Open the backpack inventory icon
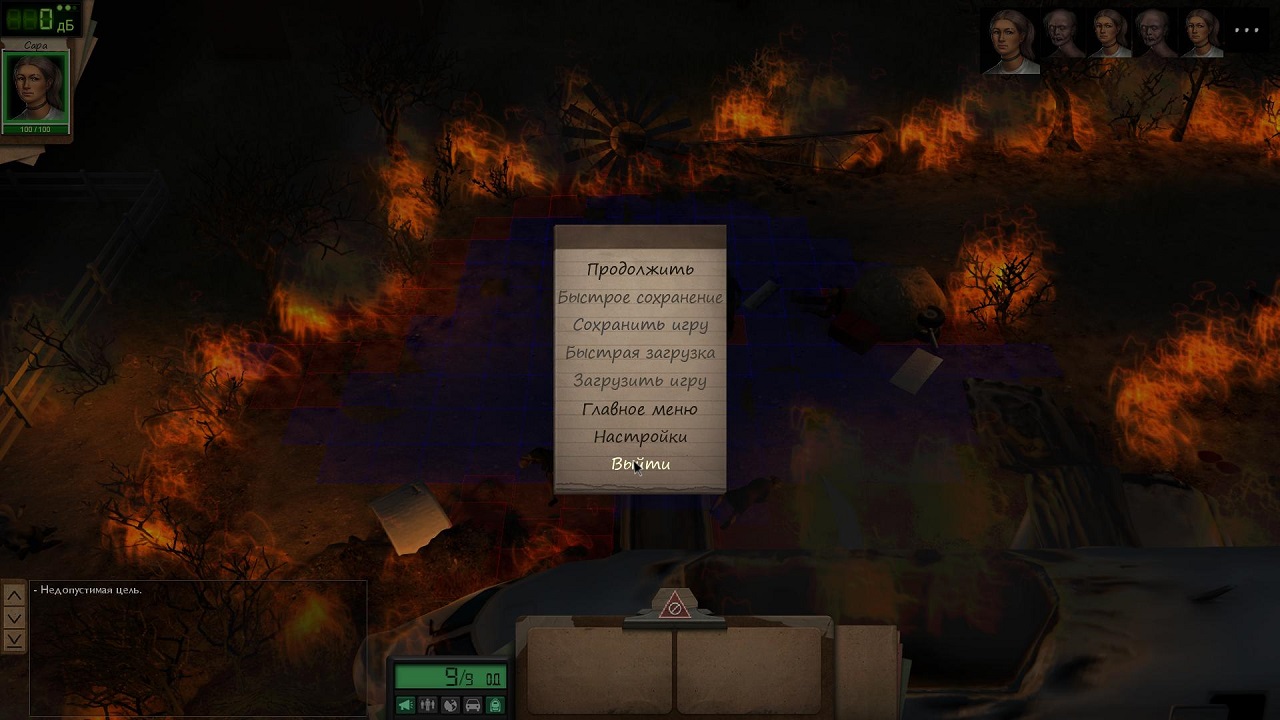Viewport: 1280px width, 720px height. (495, 705)
